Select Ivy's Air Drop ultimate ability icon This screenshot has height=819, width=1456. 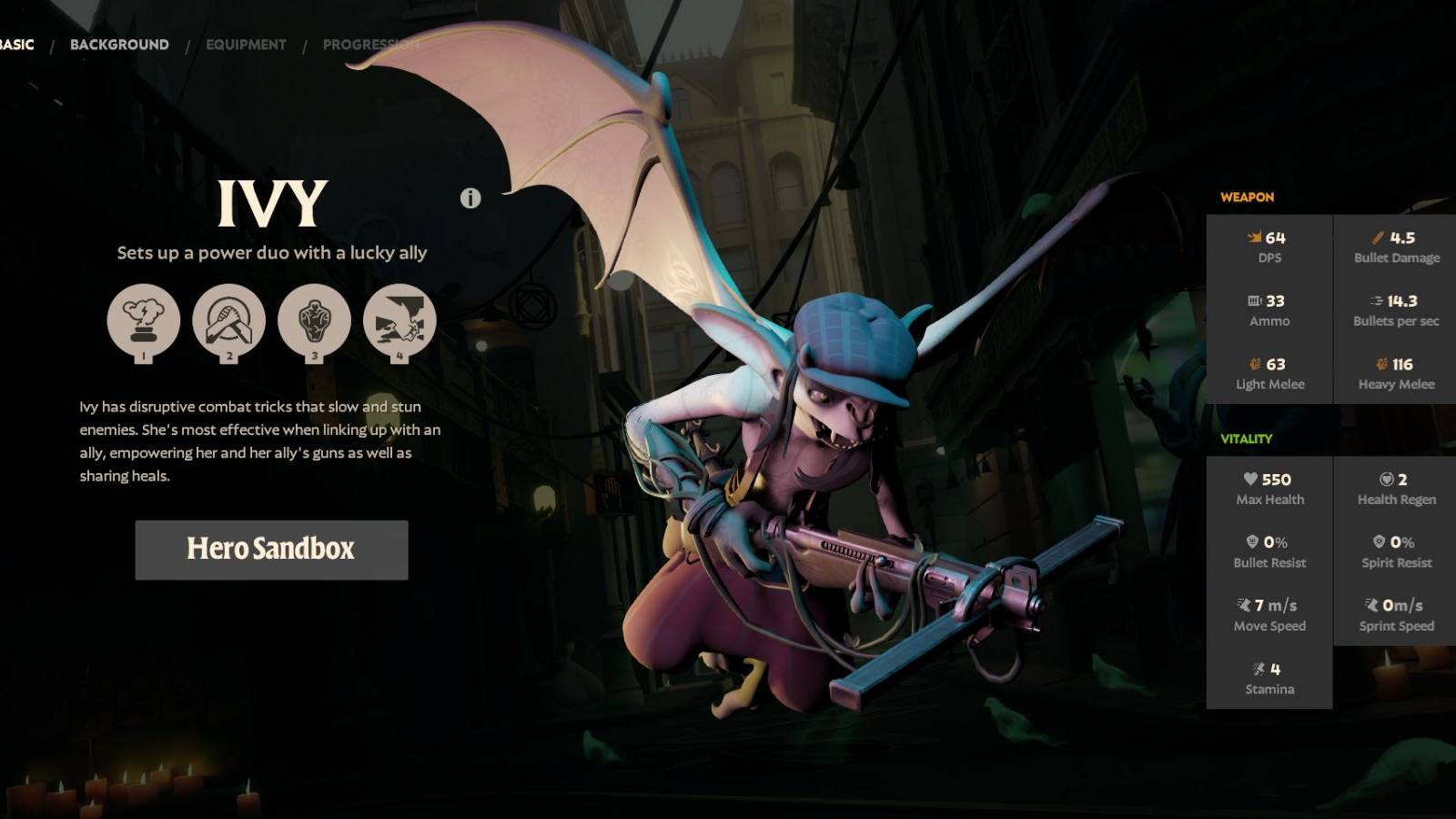(x=400, y=320)
